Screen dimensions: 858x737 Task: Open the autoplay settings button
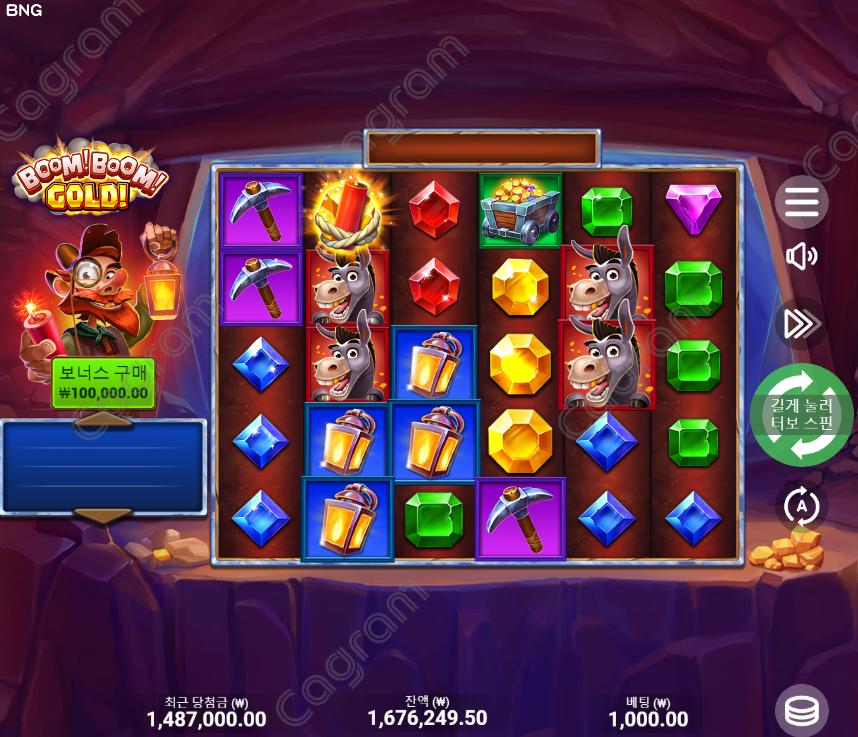pyautogui.click(x=801, y=507)
